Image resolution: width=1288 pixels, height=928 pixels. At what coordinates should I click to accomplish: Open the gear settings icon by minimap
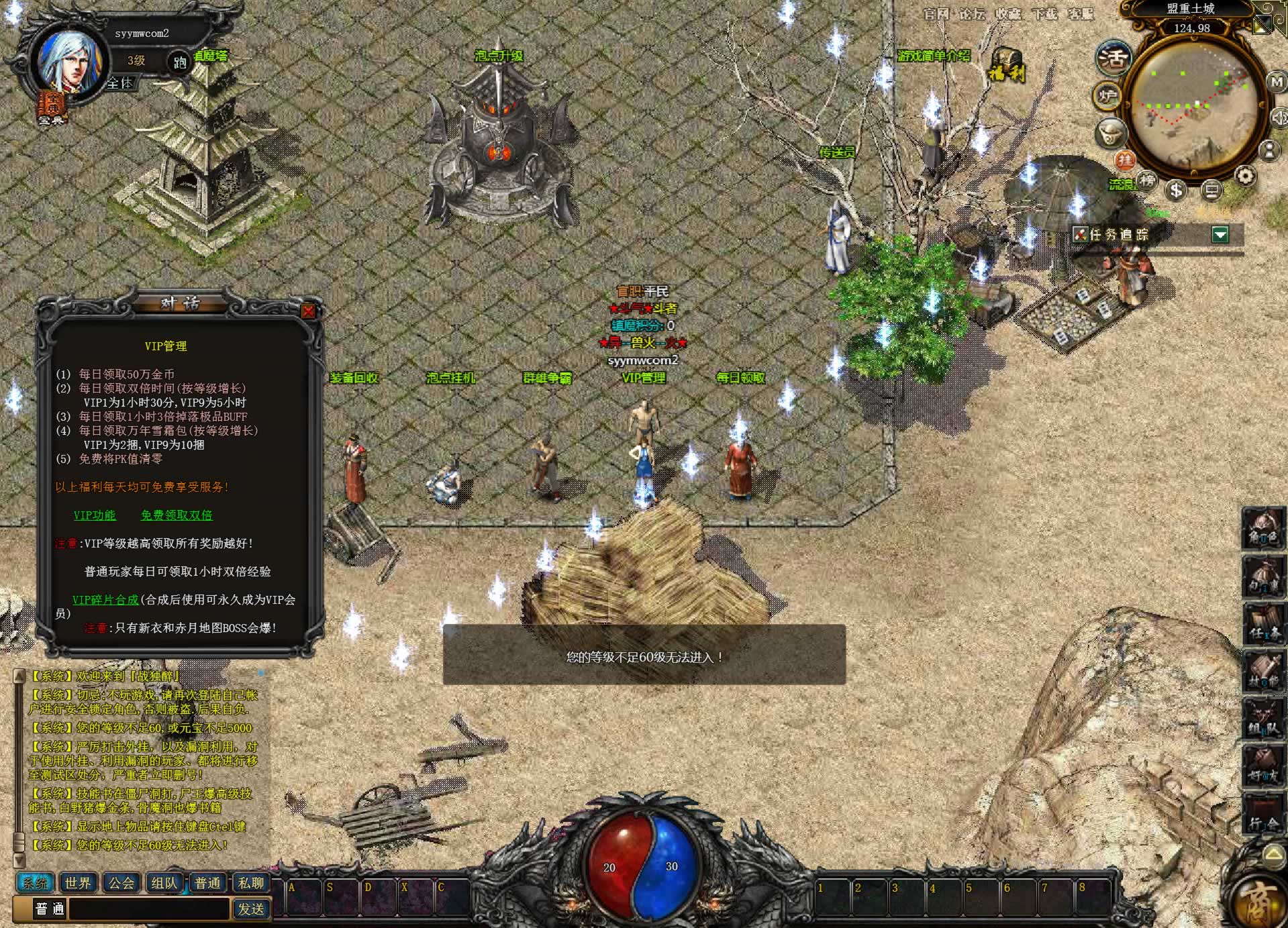[1245, 176]
